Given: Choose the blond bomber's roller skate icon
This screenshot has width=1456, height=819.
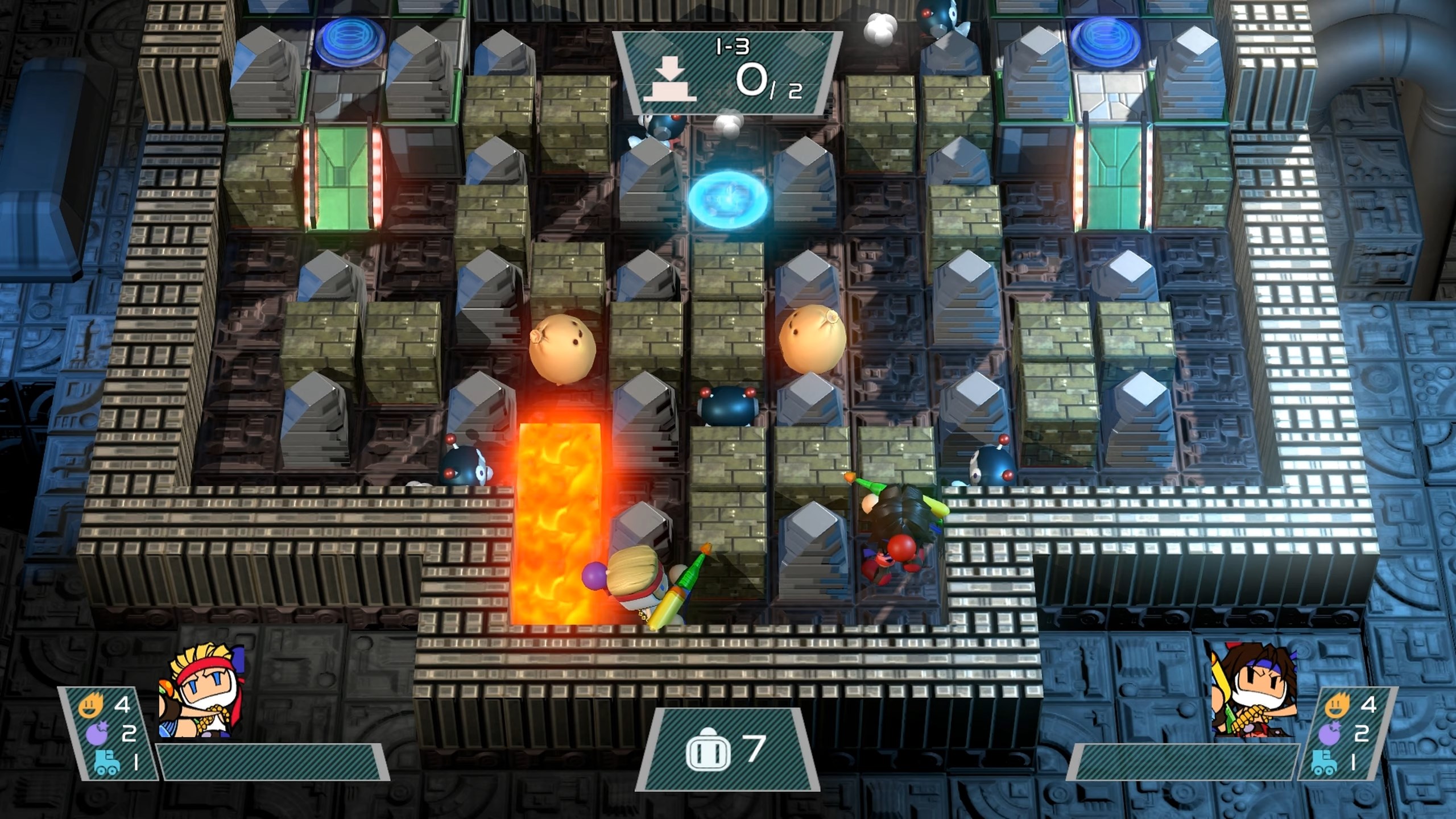Looking at the screenshot, I should (x=106, y=762).
